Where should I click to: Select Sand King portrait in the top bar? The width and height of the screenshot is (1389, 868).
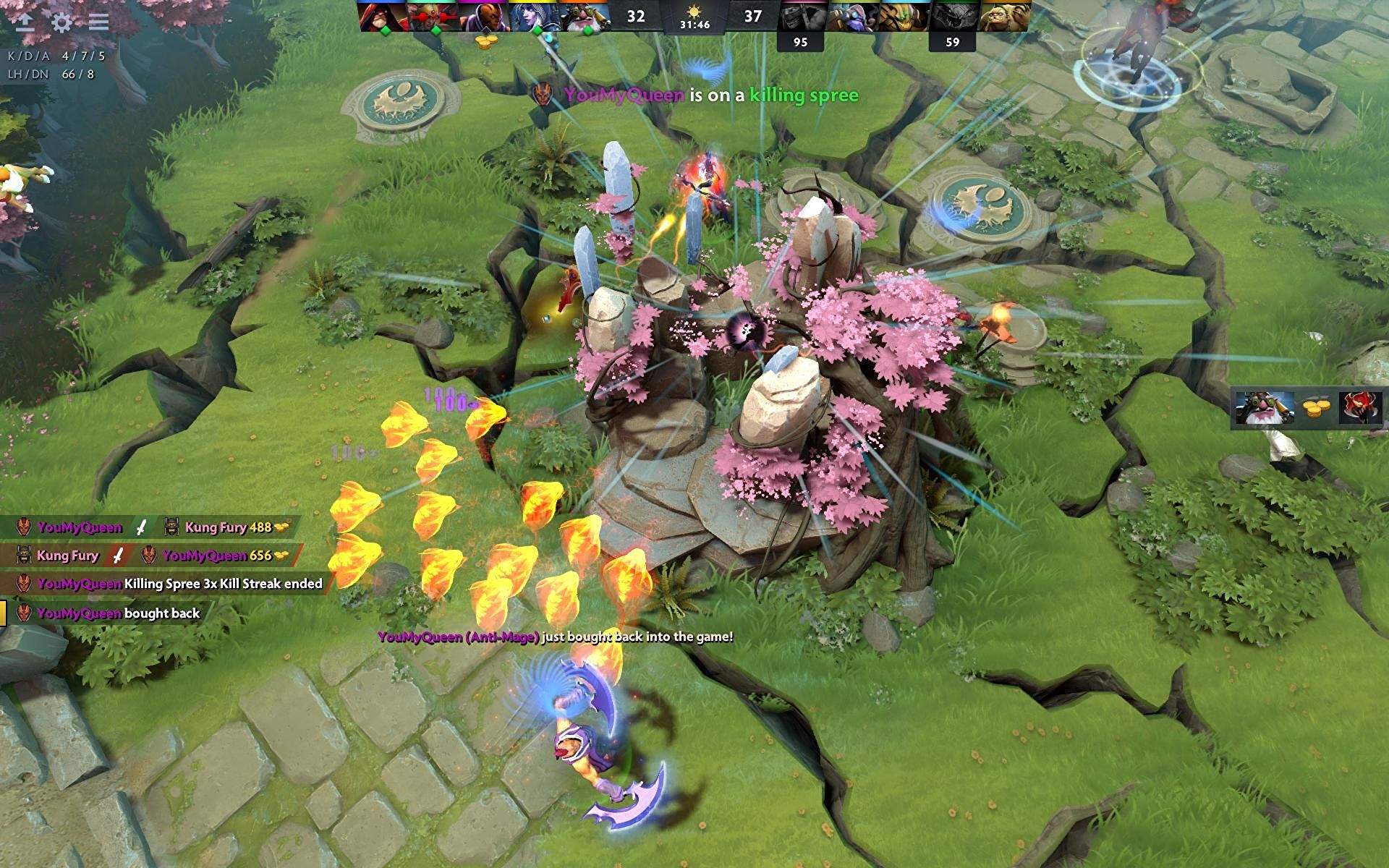903,16
